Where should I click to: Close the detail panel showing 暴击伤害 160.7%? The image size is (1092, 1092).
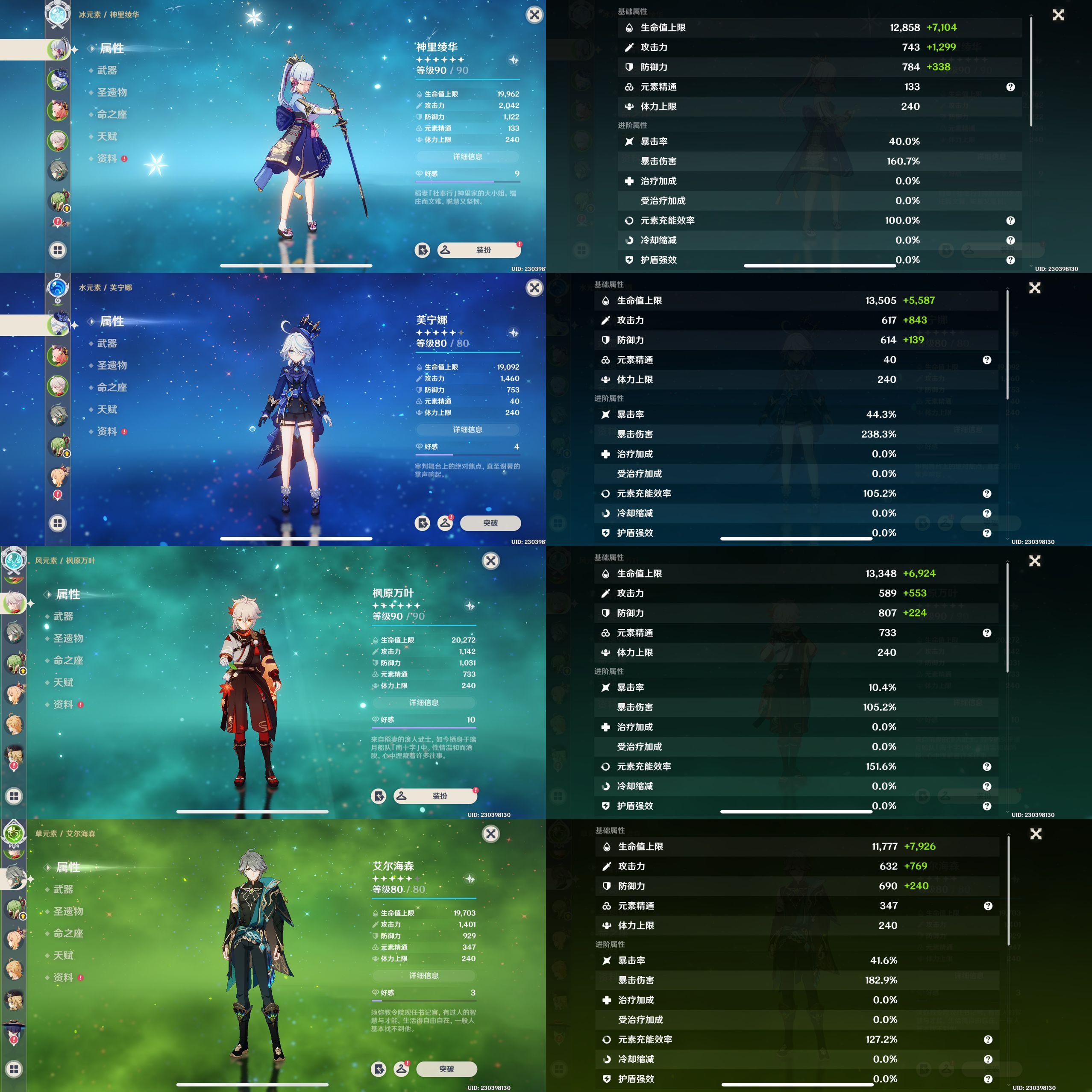point(1058,15)
